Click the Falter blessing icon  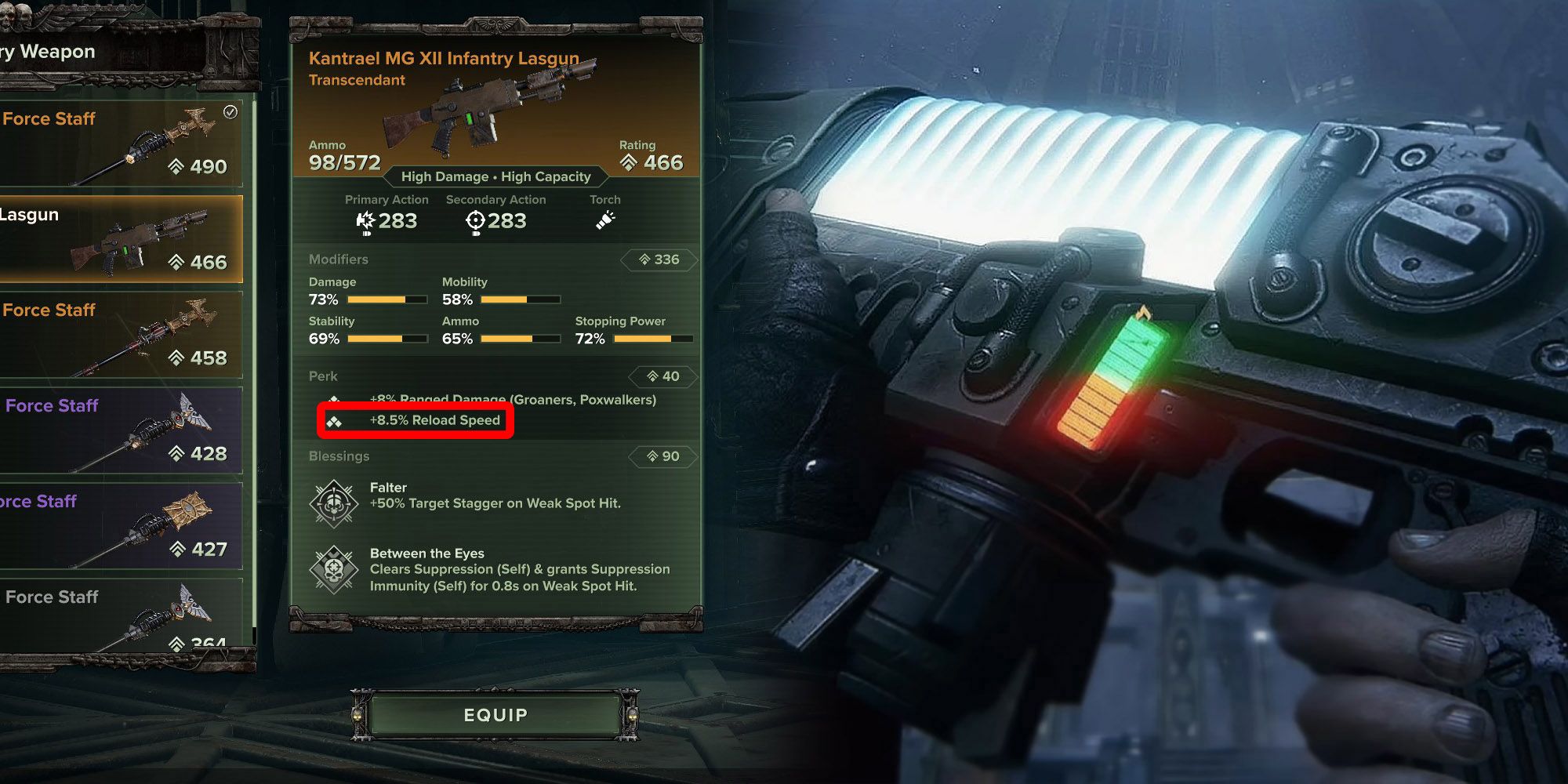tap(333, 504)
